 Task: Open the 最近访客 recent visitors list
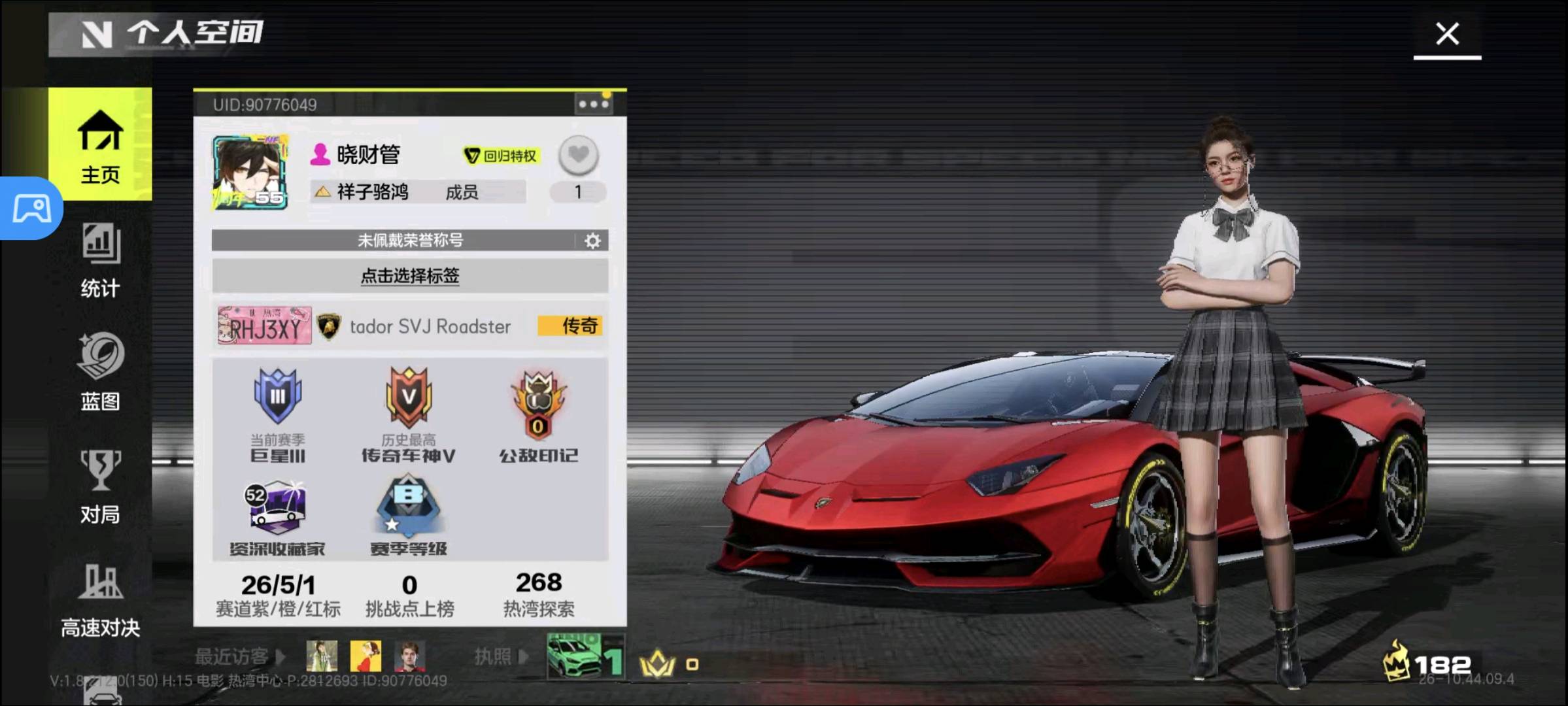point(239,656)
